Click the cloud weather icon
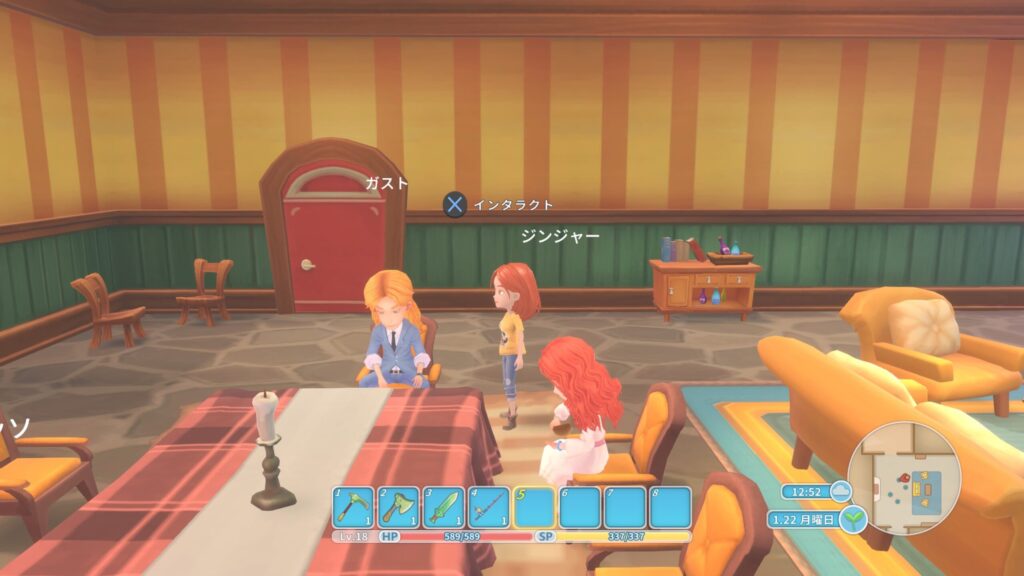This screenshot has height=576, width=1024. [840, 491]
